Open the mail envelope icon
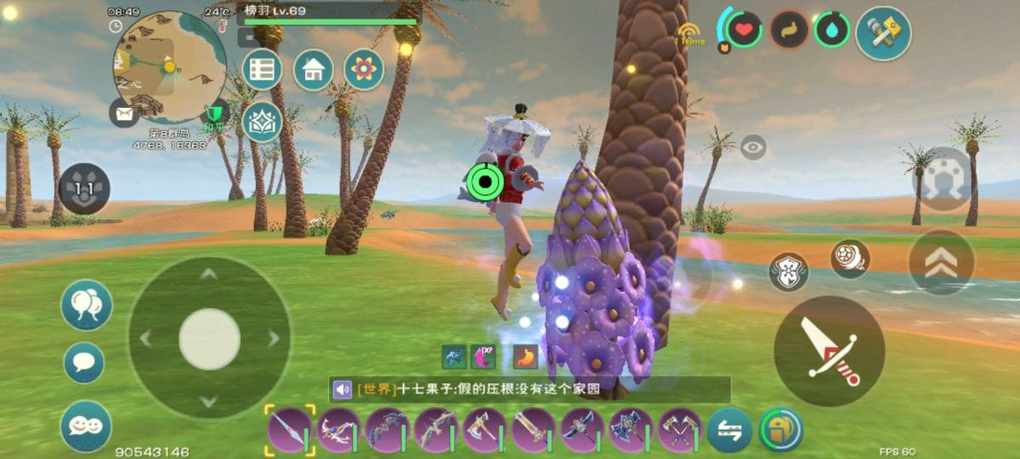 coord(124,113)
